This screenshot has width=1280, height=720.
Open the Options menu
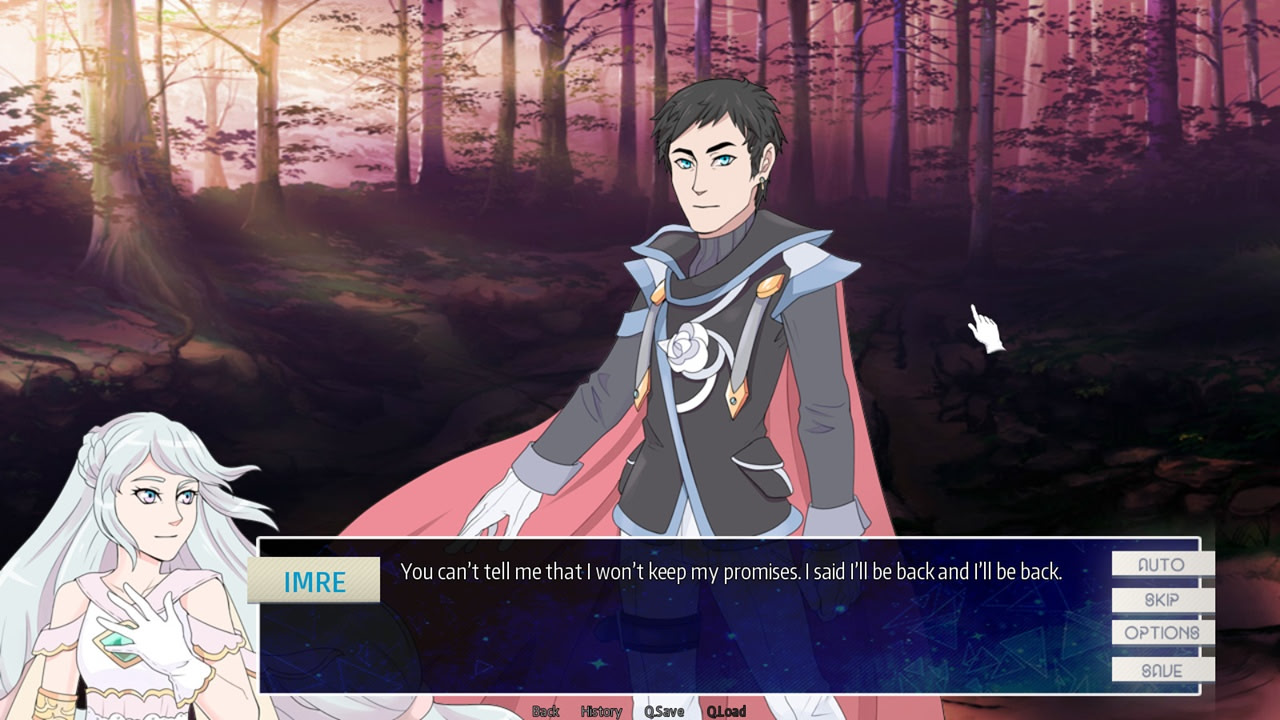(x=1163, y=632)
